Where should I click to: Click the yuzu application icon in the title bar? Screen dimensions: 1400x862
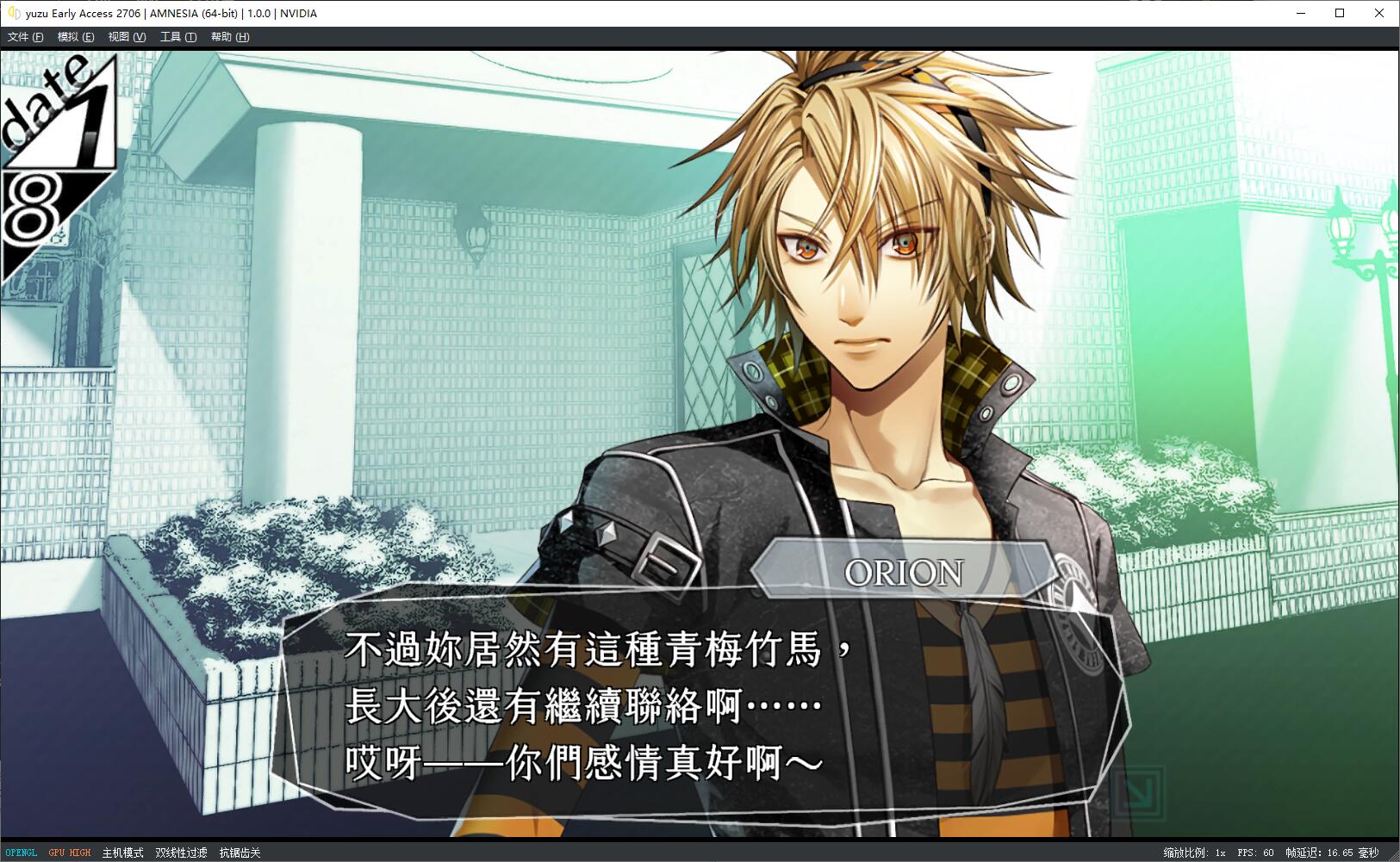[12, 13]
